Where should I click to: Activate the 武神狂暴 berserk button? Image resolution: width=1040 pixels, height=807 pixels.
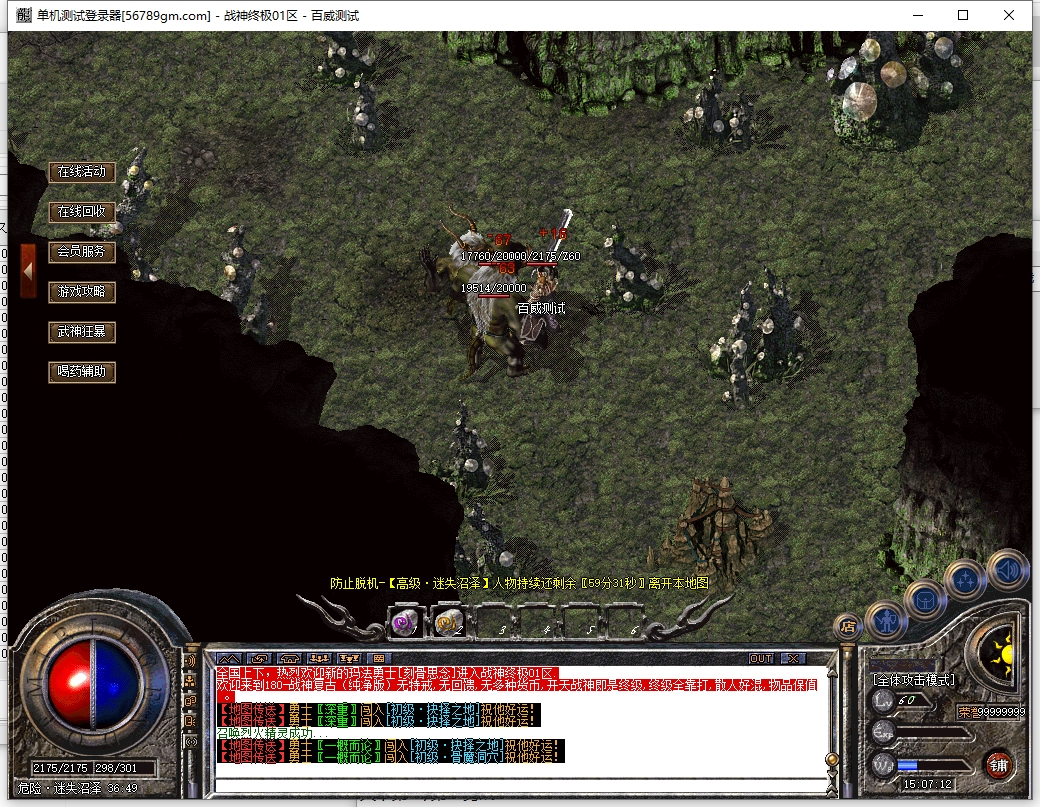click(81, 332)
